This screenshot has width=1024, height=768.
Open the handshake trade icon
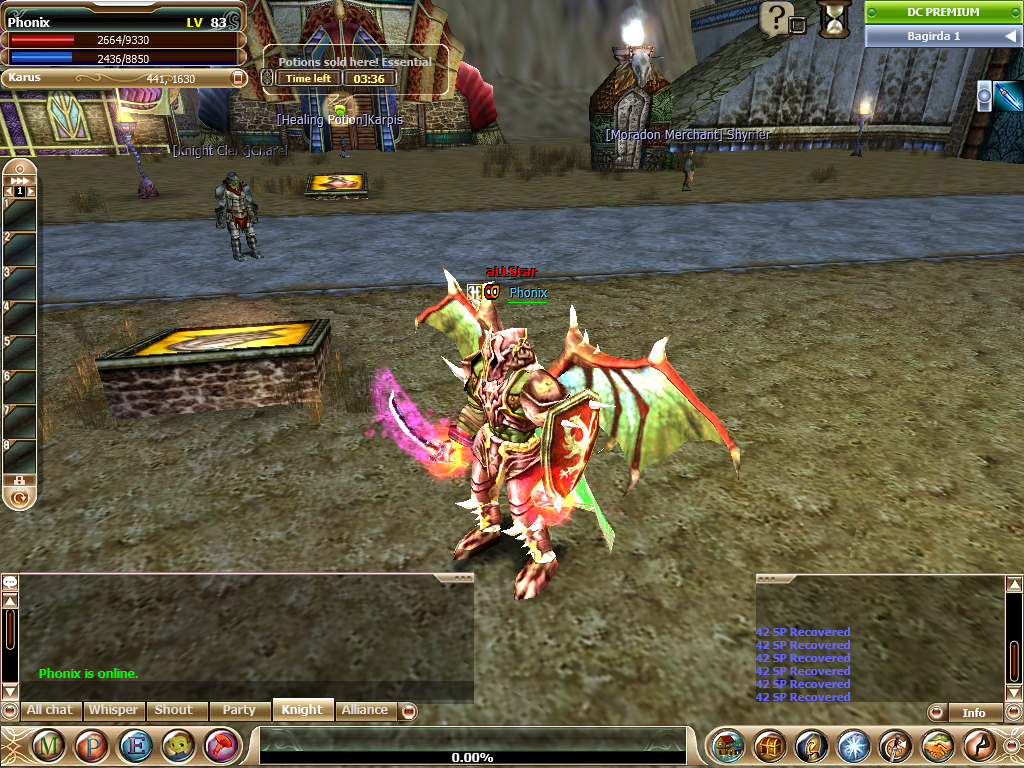coord(937,745)
